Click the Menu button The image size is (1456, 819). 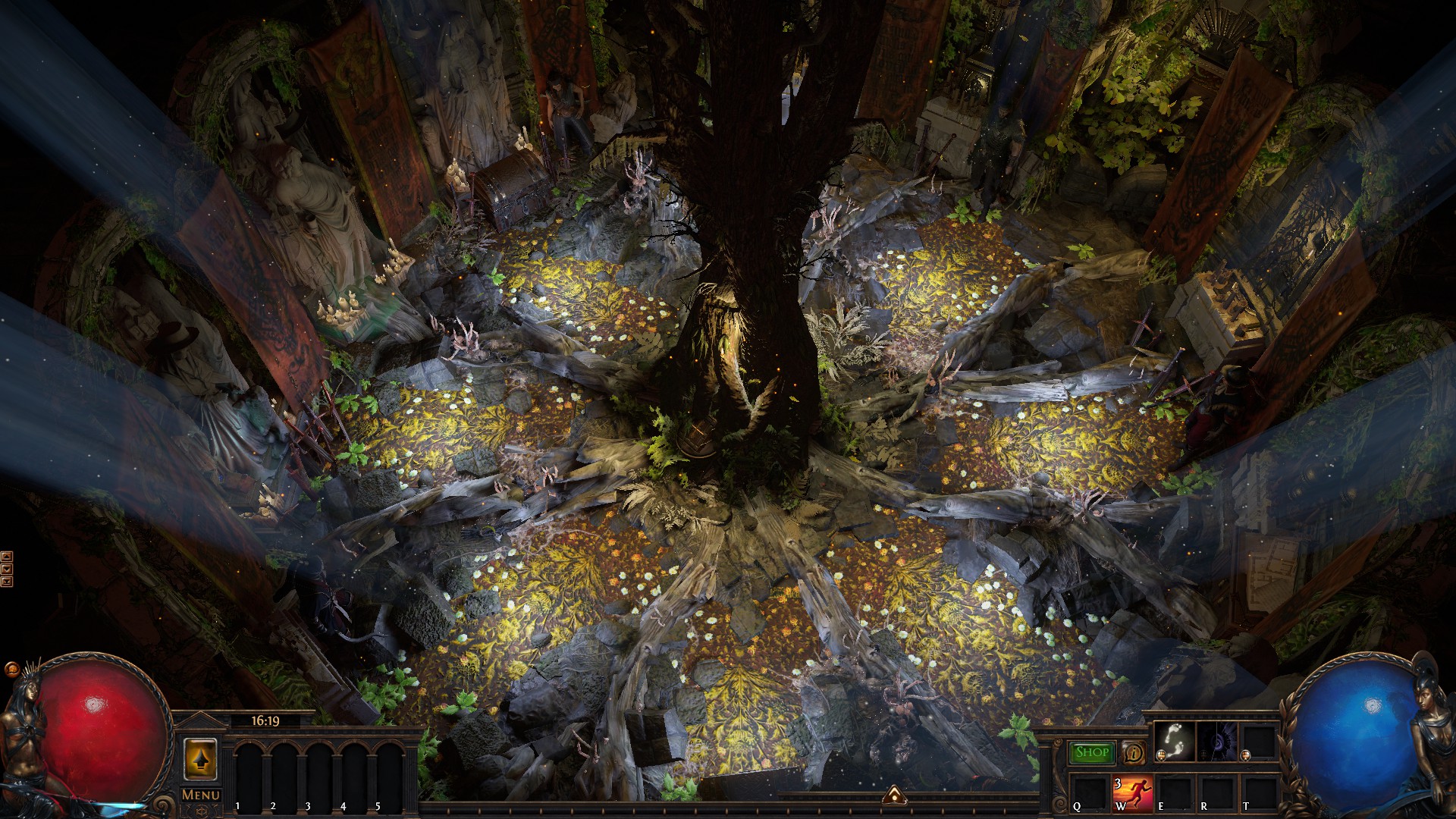click(201, 795)
